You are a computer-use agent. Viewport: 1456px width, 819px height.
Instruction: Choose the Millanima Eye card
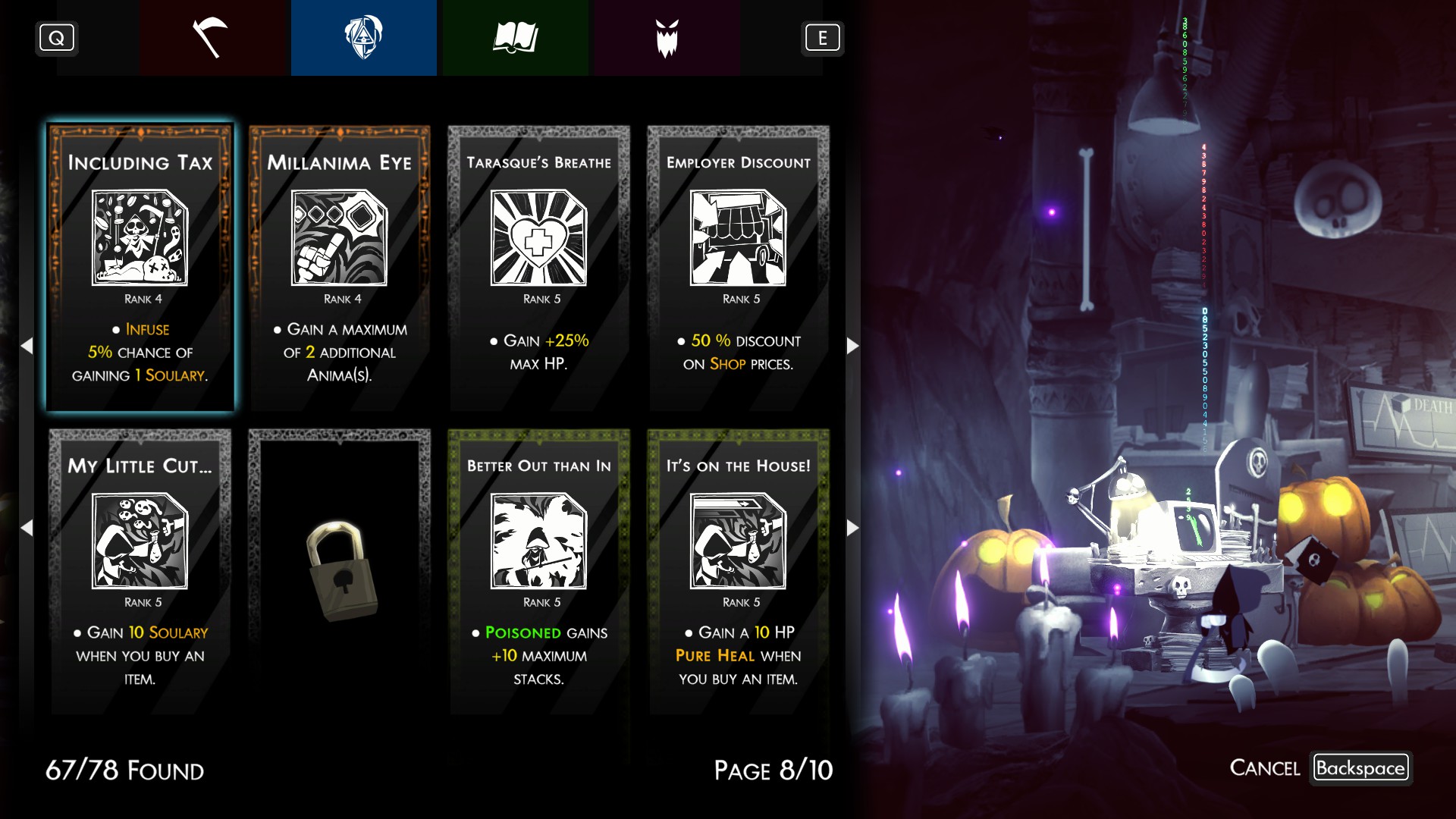[x=340, y=268]
